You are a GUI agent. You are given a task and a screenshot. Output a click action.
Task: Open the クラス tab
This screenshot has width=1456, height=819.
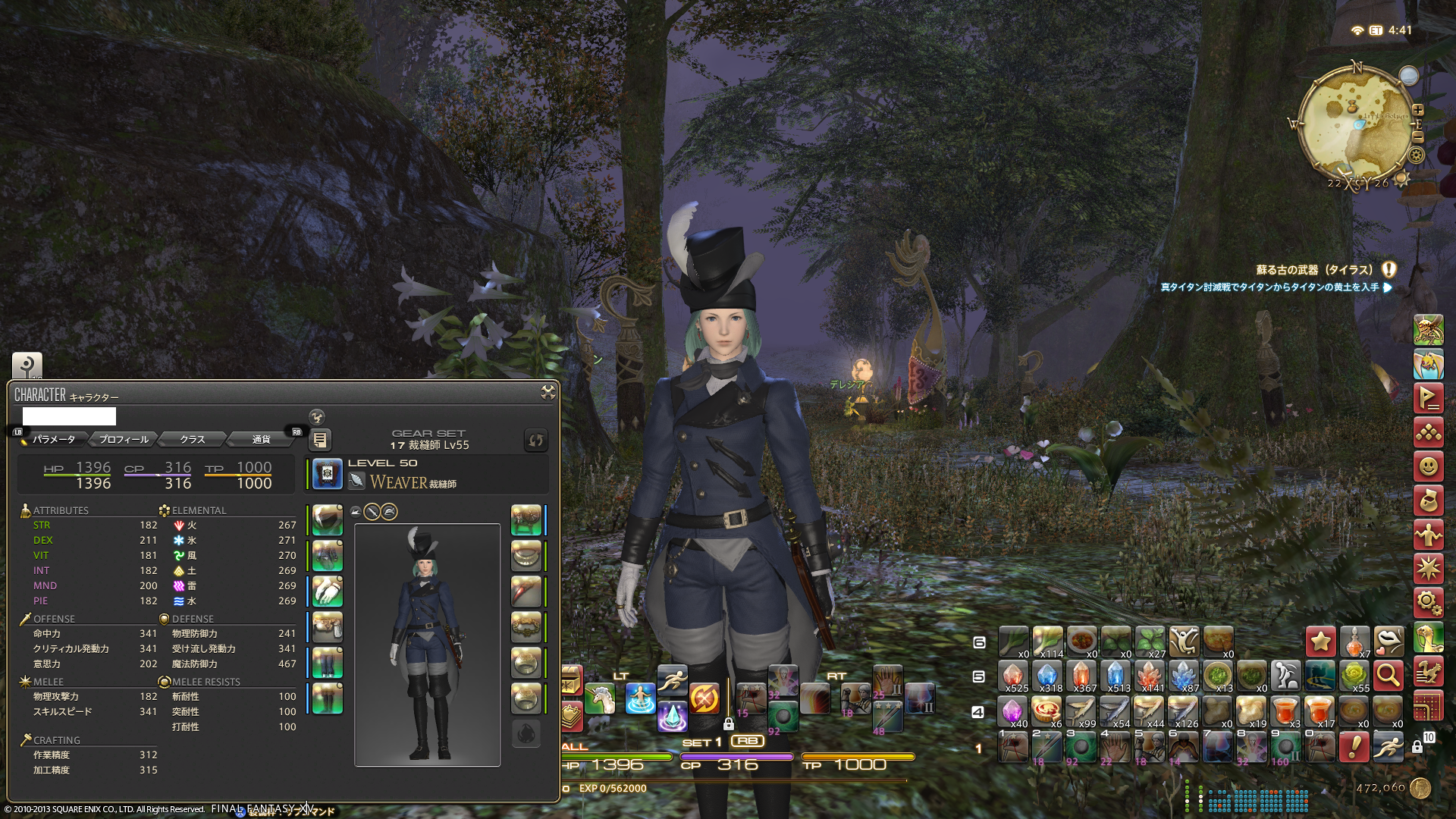192,440
